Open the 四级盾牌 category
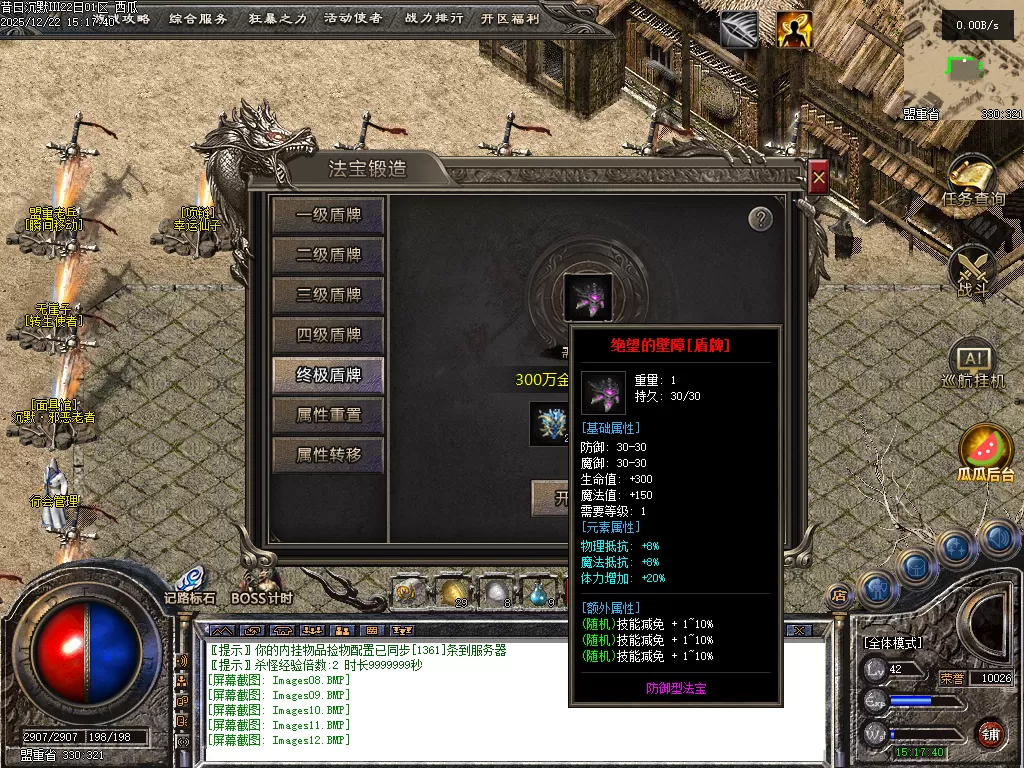 pos(328,335)
